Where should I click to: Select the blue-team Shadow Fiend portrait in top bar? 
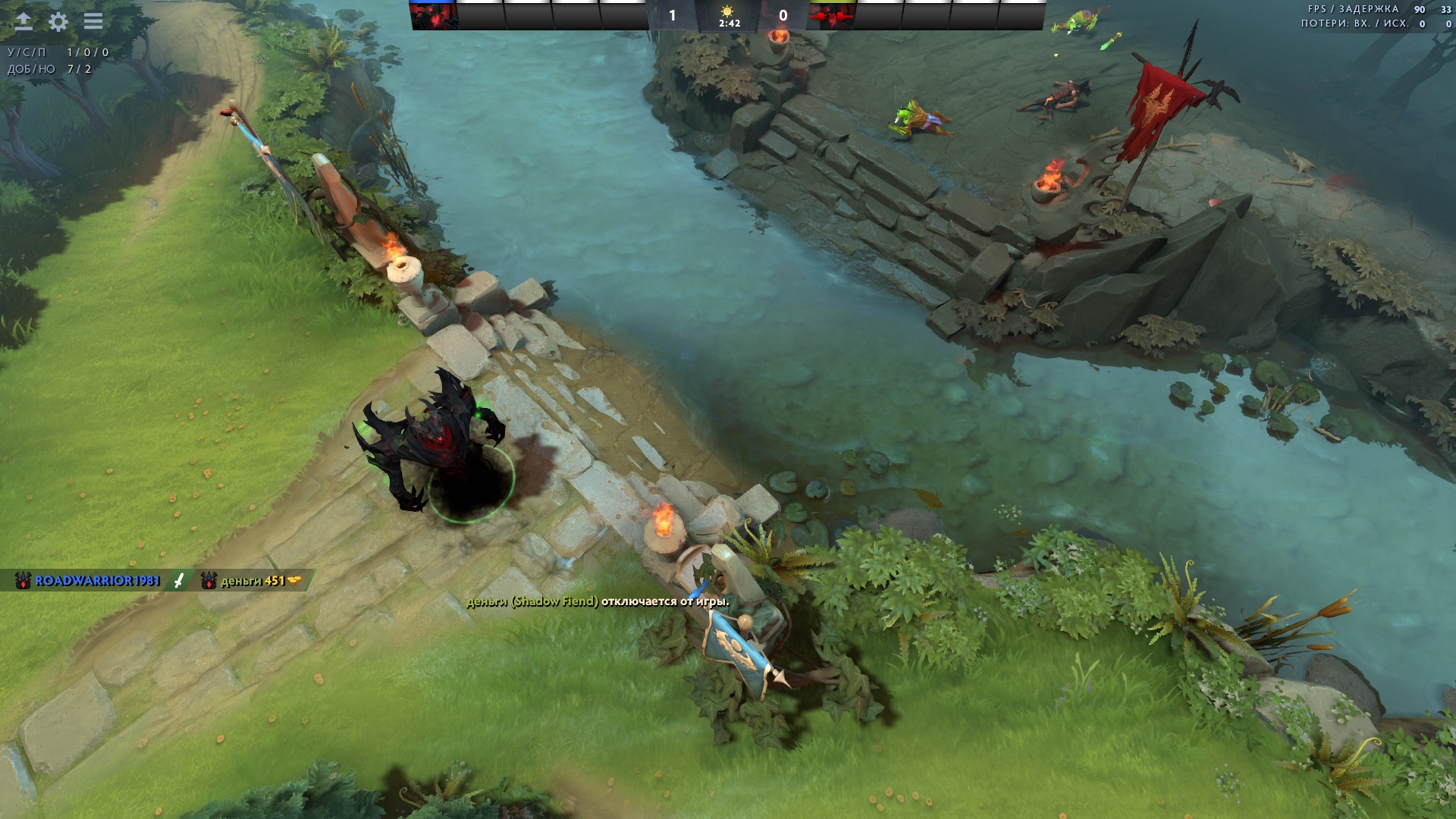point(434,16)
